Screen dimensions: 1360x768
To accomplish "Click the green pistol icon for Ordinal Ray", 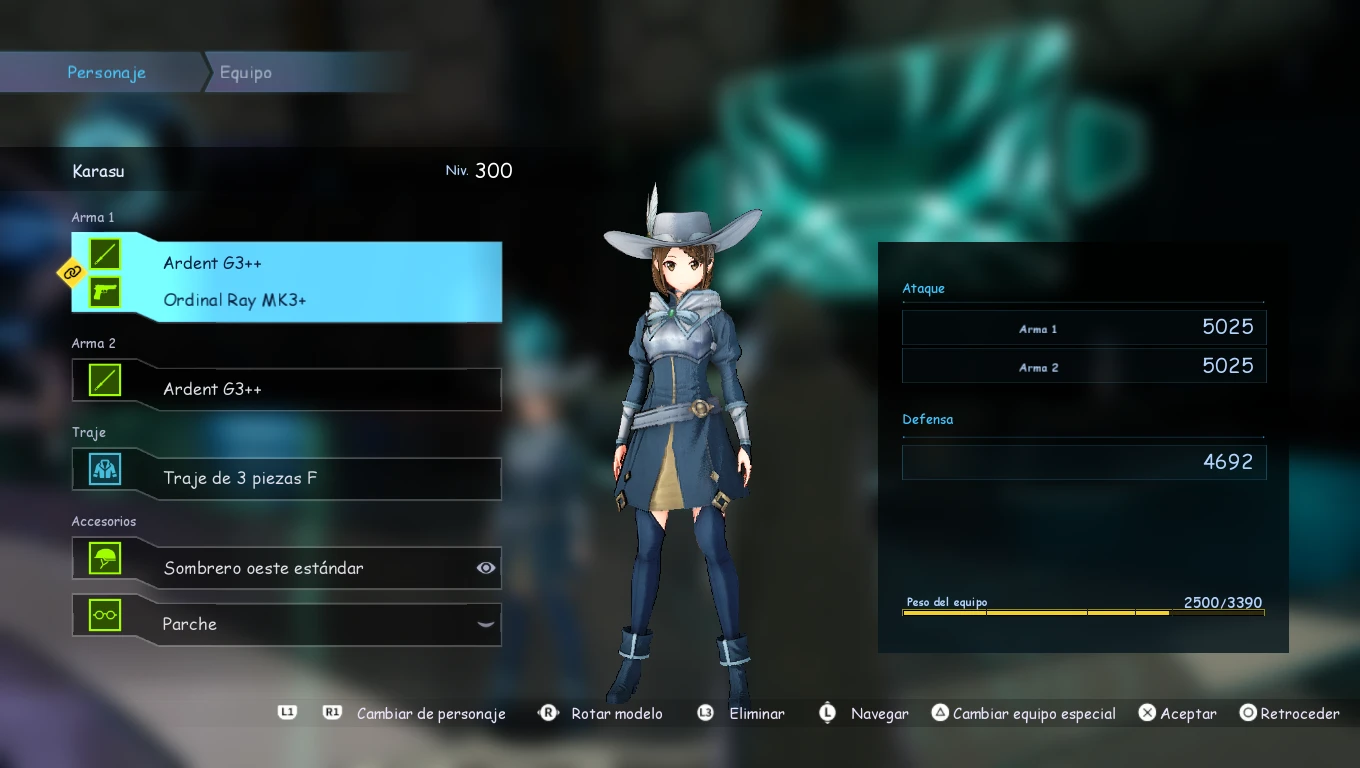I will tap(105, 292).
